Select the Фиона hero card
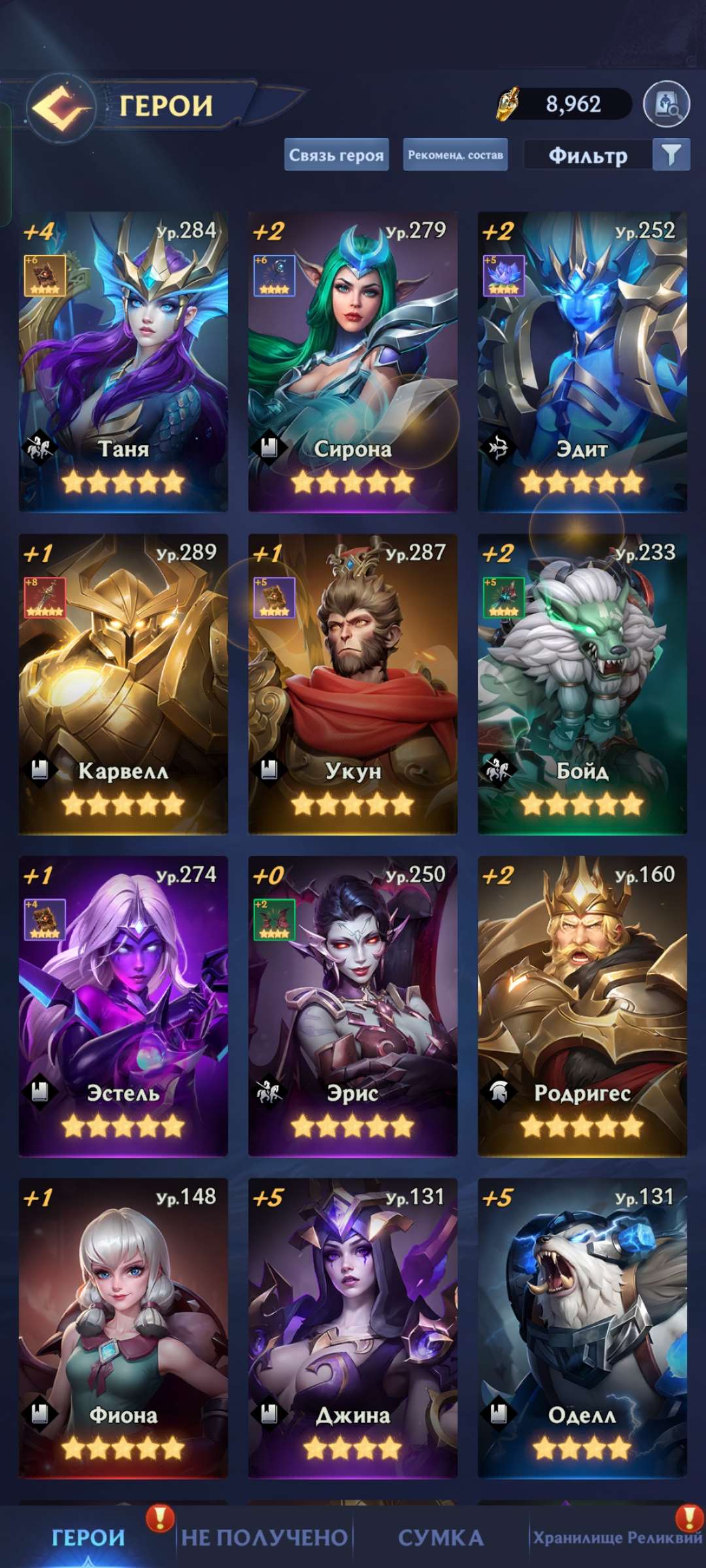This screenshot has width=706, height=1568. (124, 1328)
